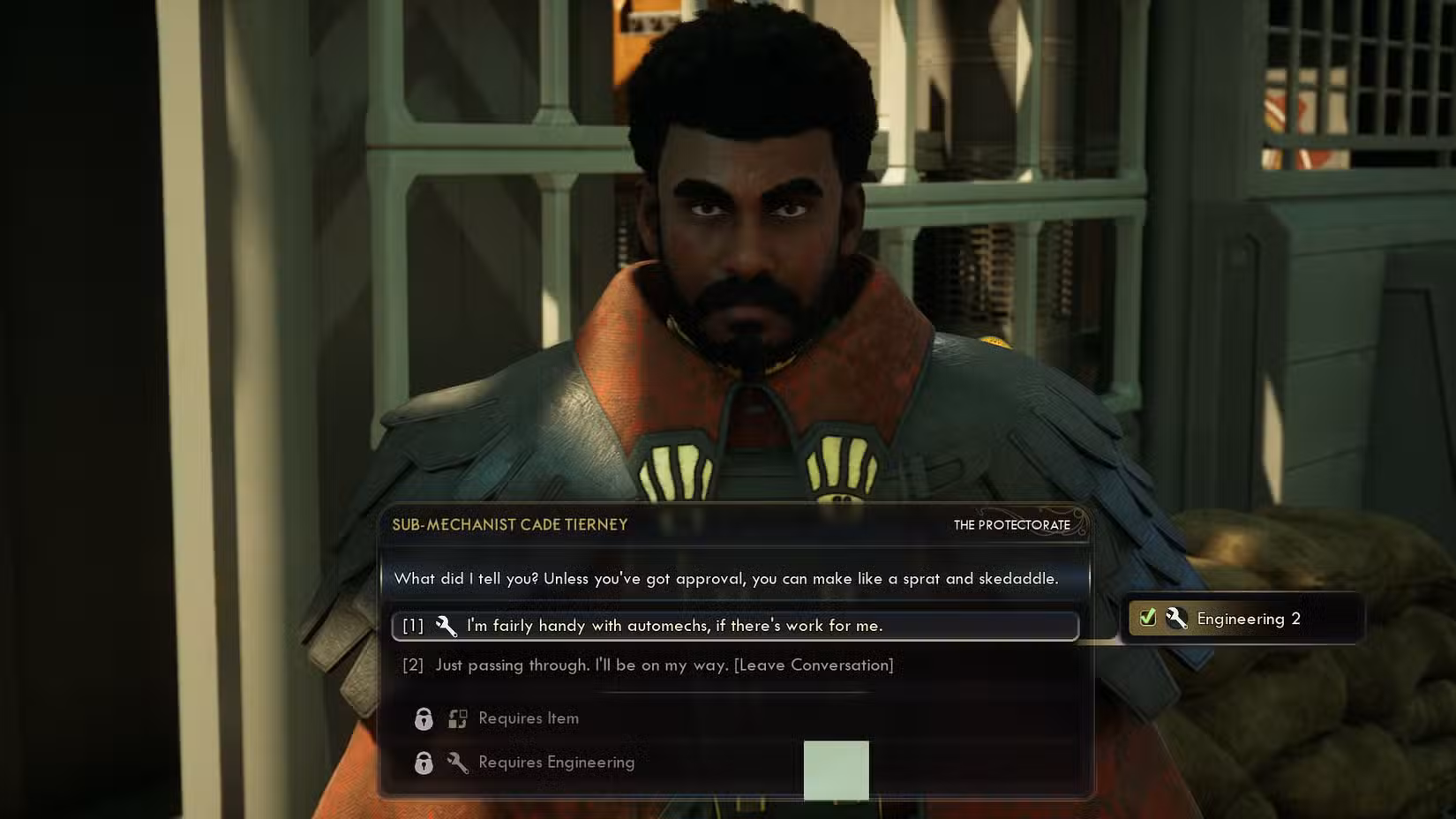Click the wrench icon on dialogue option 1
This screenshot has height=819, width=1456.
[x=446, y=626]
